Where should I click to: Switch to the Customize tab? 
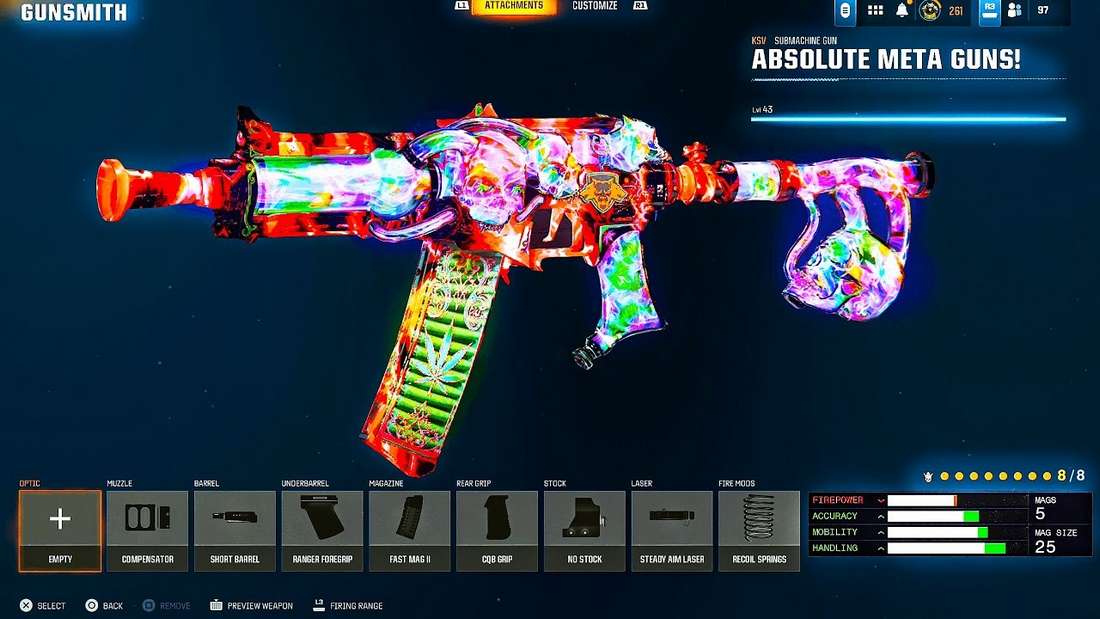click(x=595, y=6)
